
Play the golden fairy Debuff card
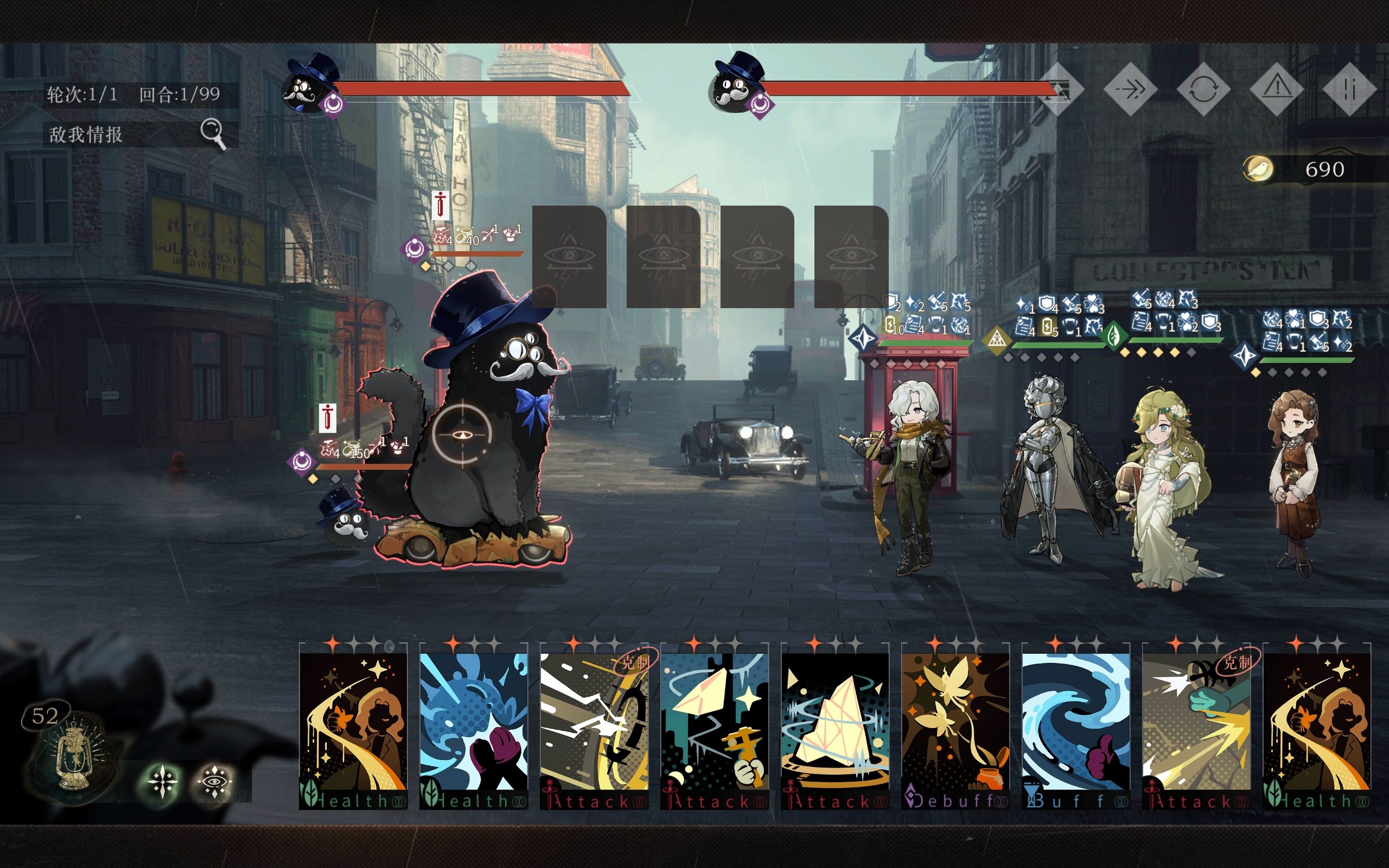[955, 726]
